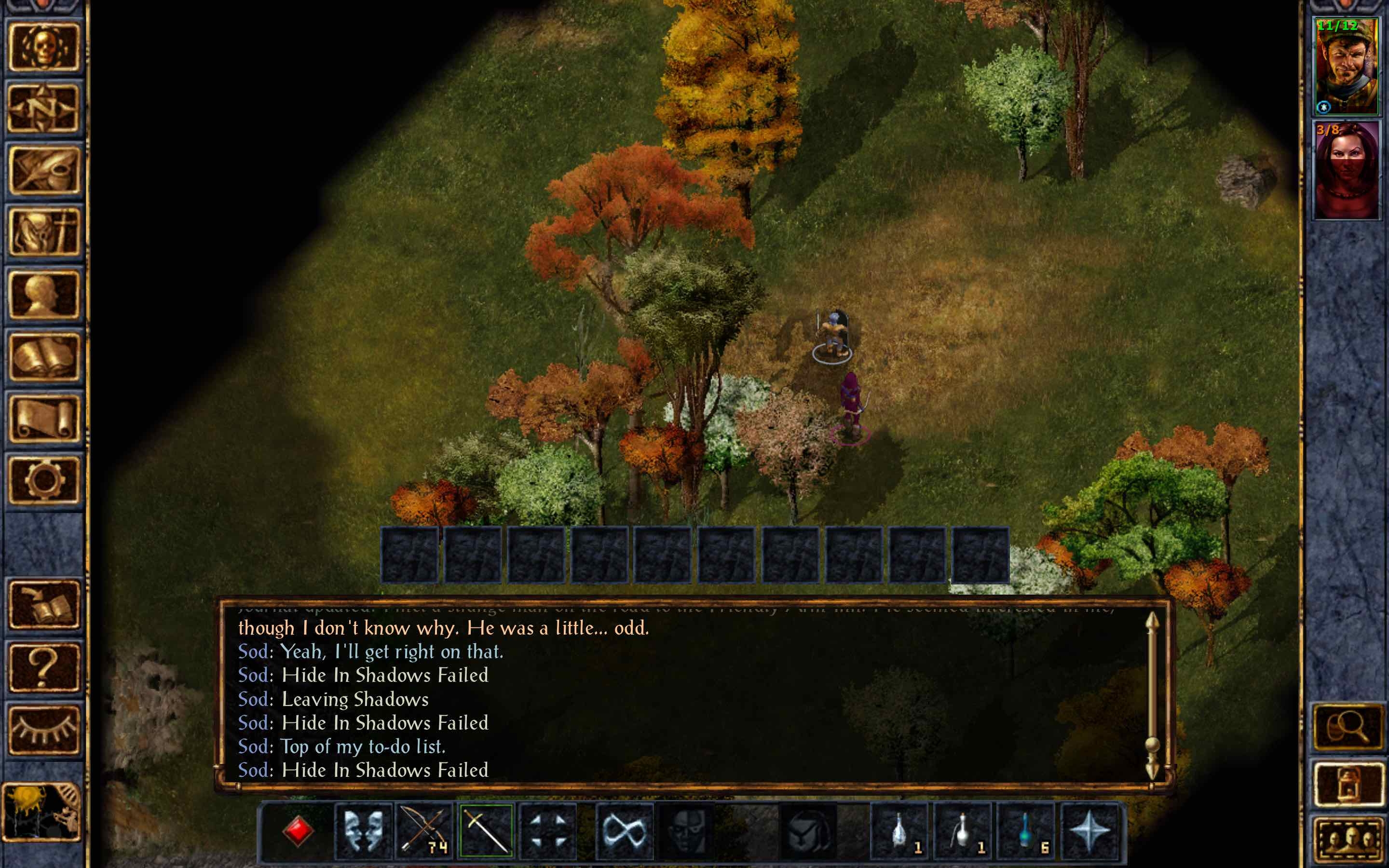Open the options gear icon
The height and width of the screenshot is (868, 1389).
tap(43, 480)
